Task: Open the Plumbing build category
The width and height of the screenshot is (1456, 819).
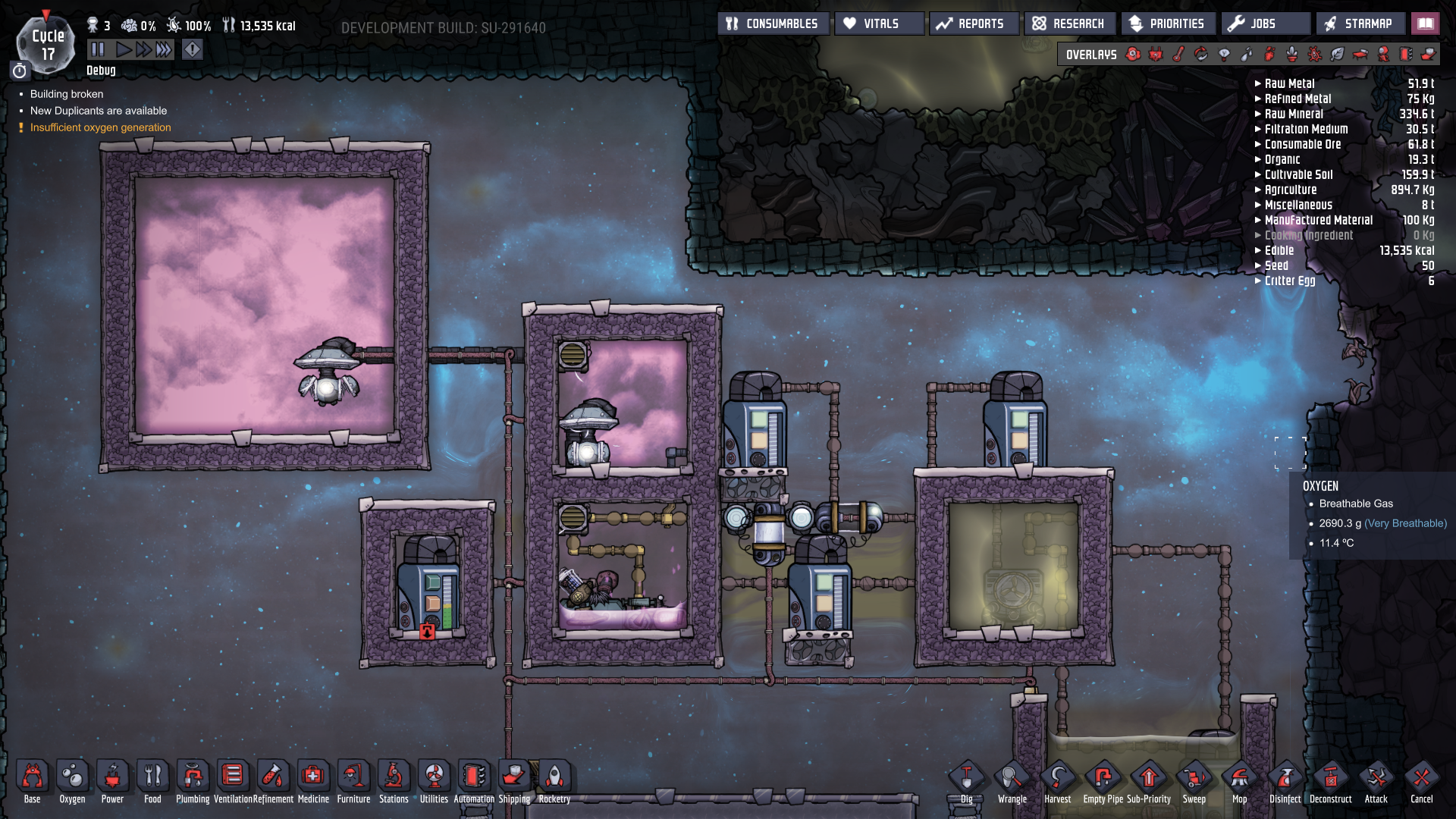Action: coord(193,777)
